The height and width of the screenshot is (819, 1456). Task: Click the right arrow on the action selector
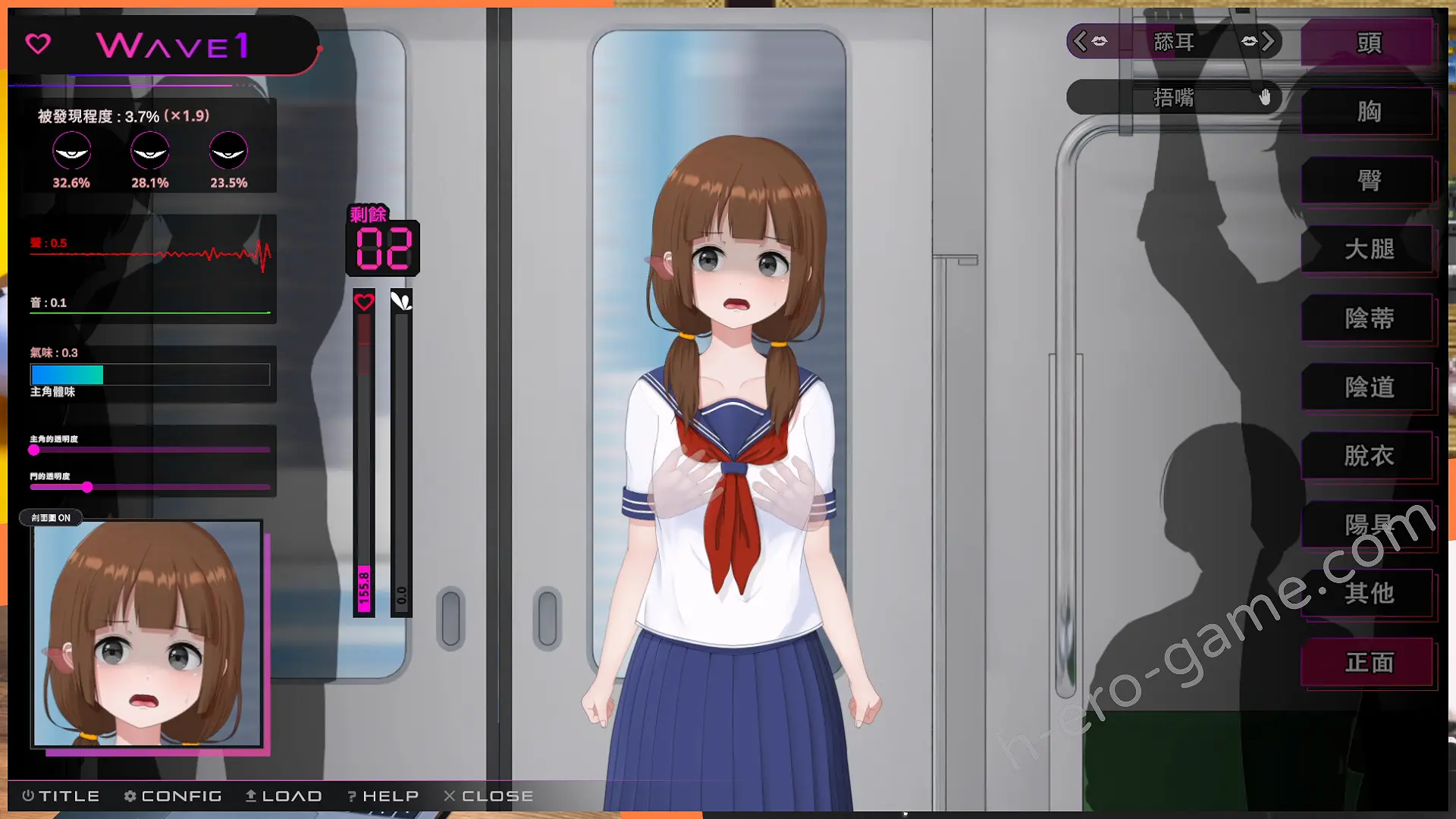point(1267,41)
